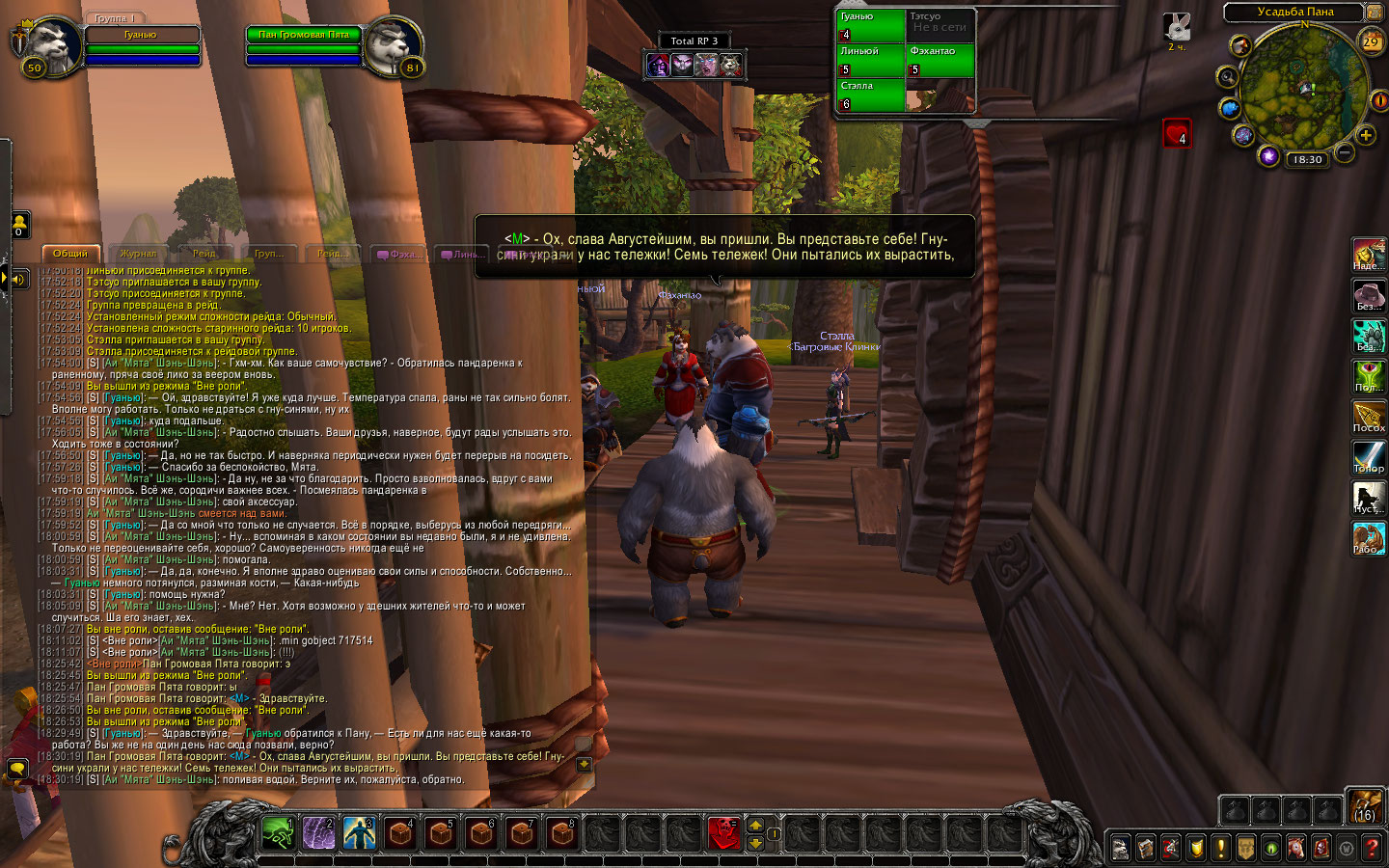The height and width of the screenshot is (868, 1389).
Task: Toggle the minimap tracking magnifier button
Action: coord(1227,77)
